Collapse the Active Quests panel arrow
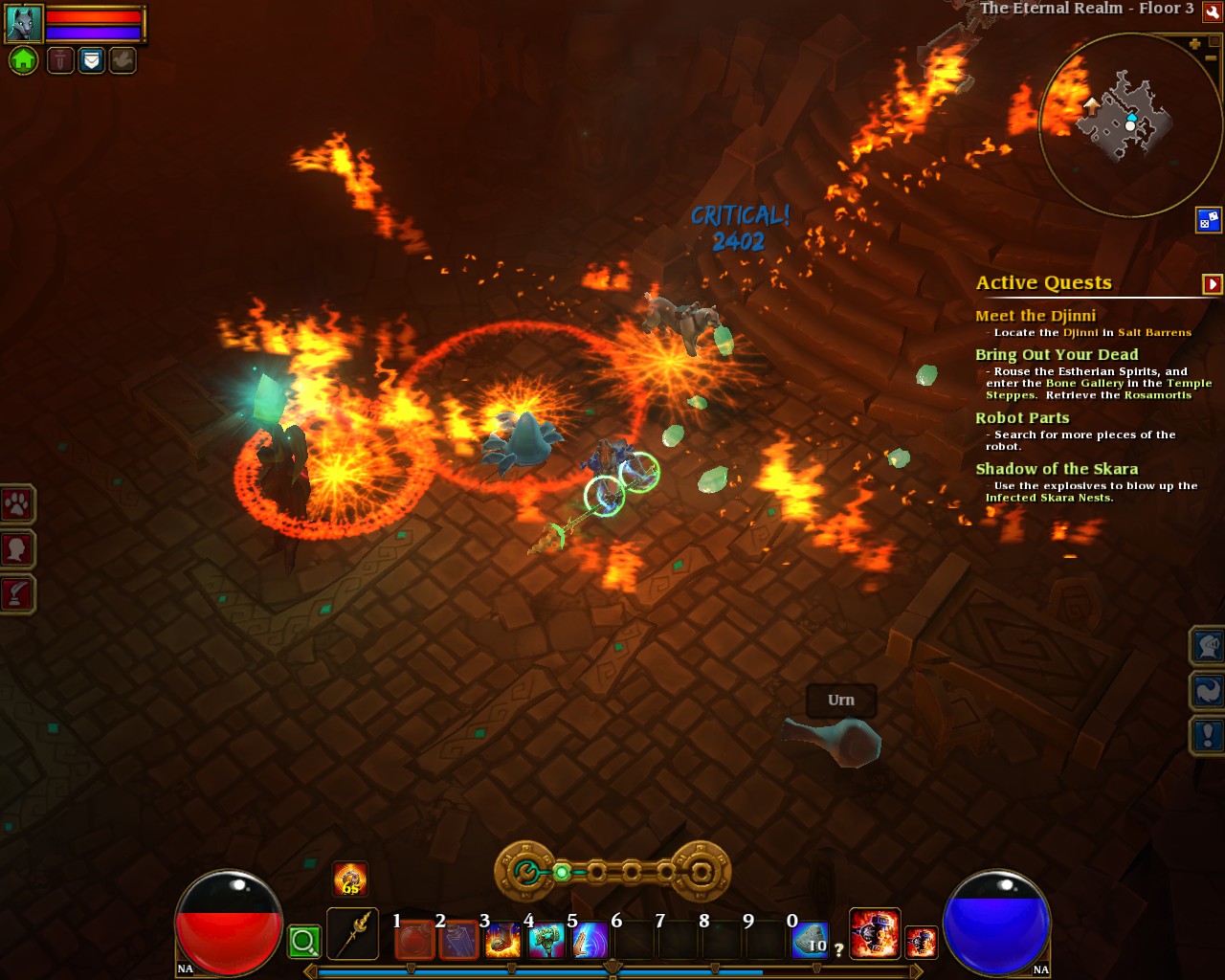This screenshot has height=980, width=1225. [1213, 283]
